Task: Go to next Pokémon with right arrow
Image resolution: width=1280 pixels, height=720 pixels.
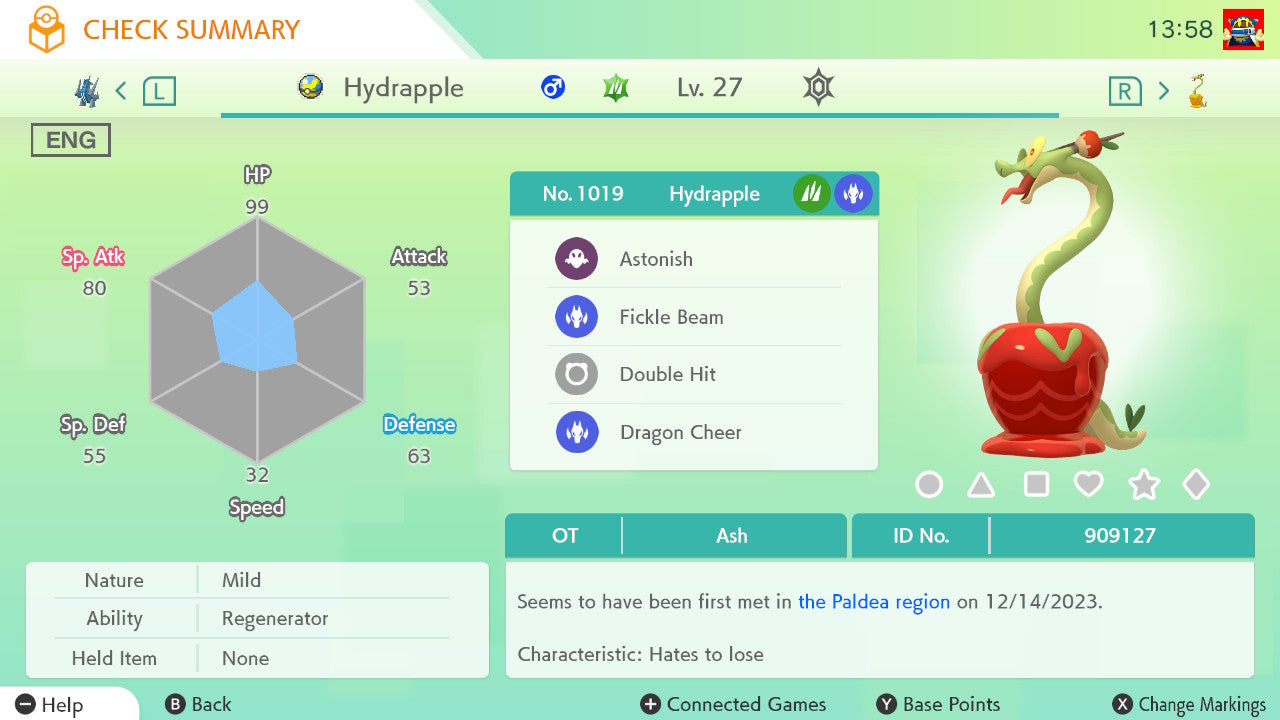Action: pyautogui.click(x=1163, y=91)
